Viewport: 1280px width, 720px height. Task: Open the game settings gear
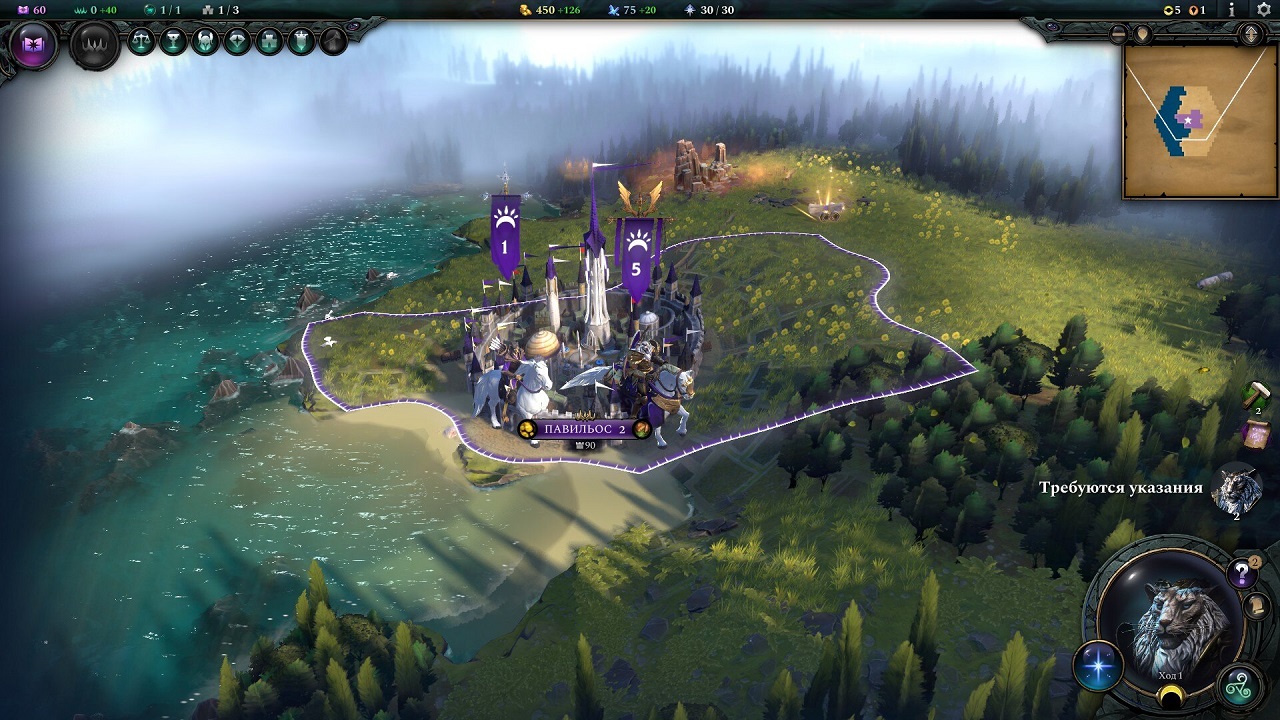[x=1263, y=10]
